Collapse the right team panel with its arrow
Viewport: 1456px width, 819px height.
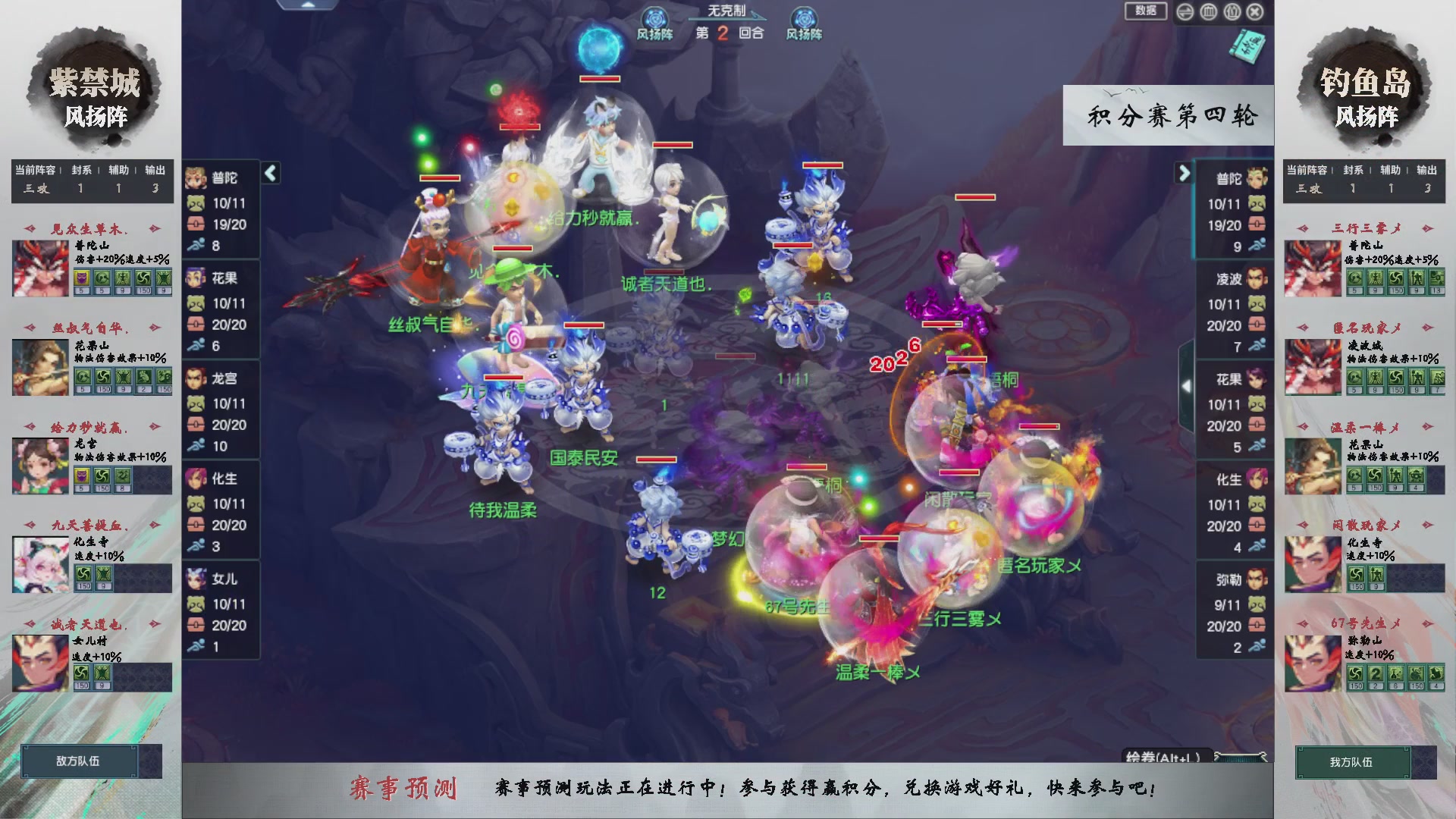point(1183,173)
